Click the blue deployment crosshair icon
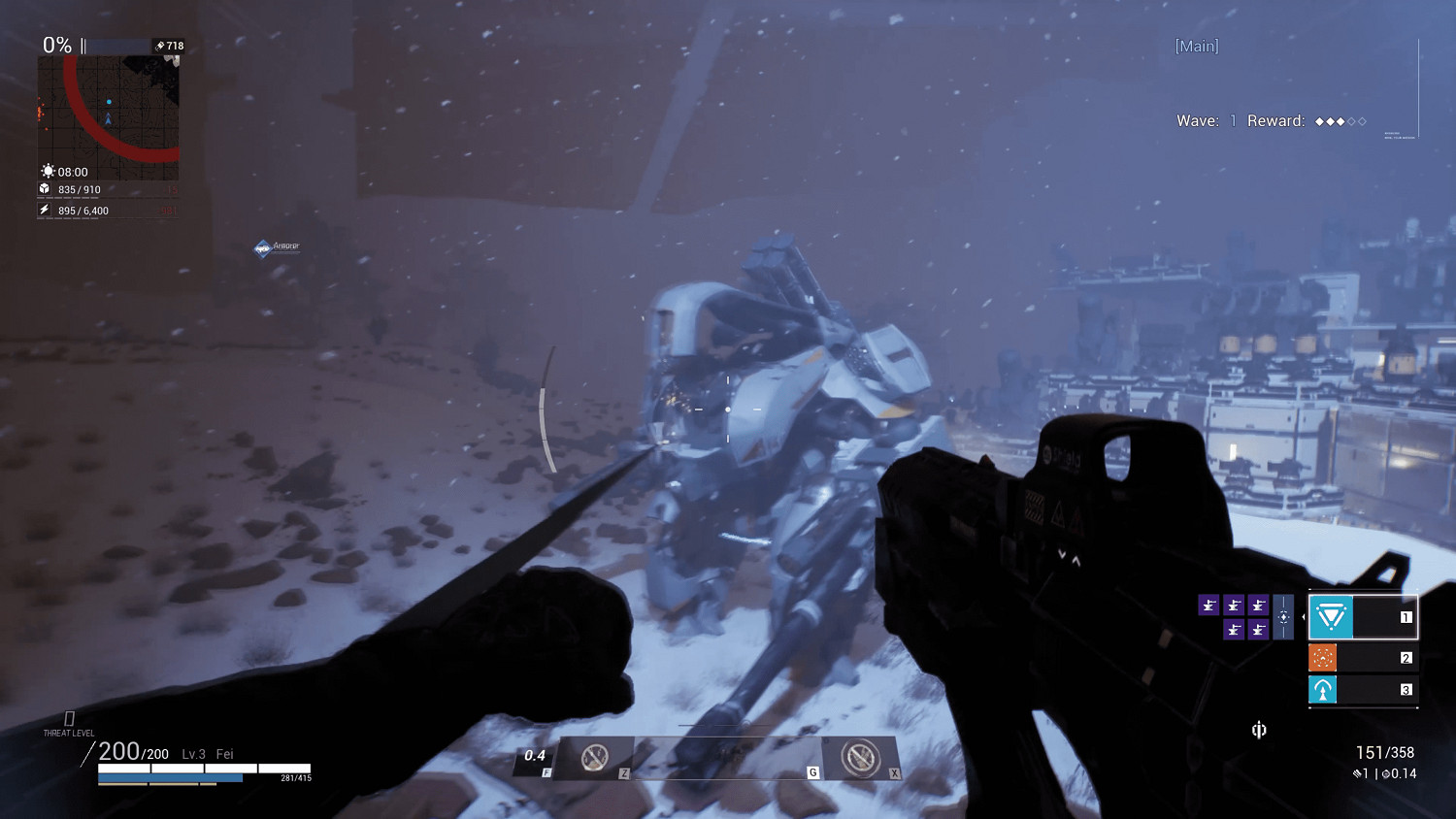Screen dimensions: 1456x819 [1283, 616]
